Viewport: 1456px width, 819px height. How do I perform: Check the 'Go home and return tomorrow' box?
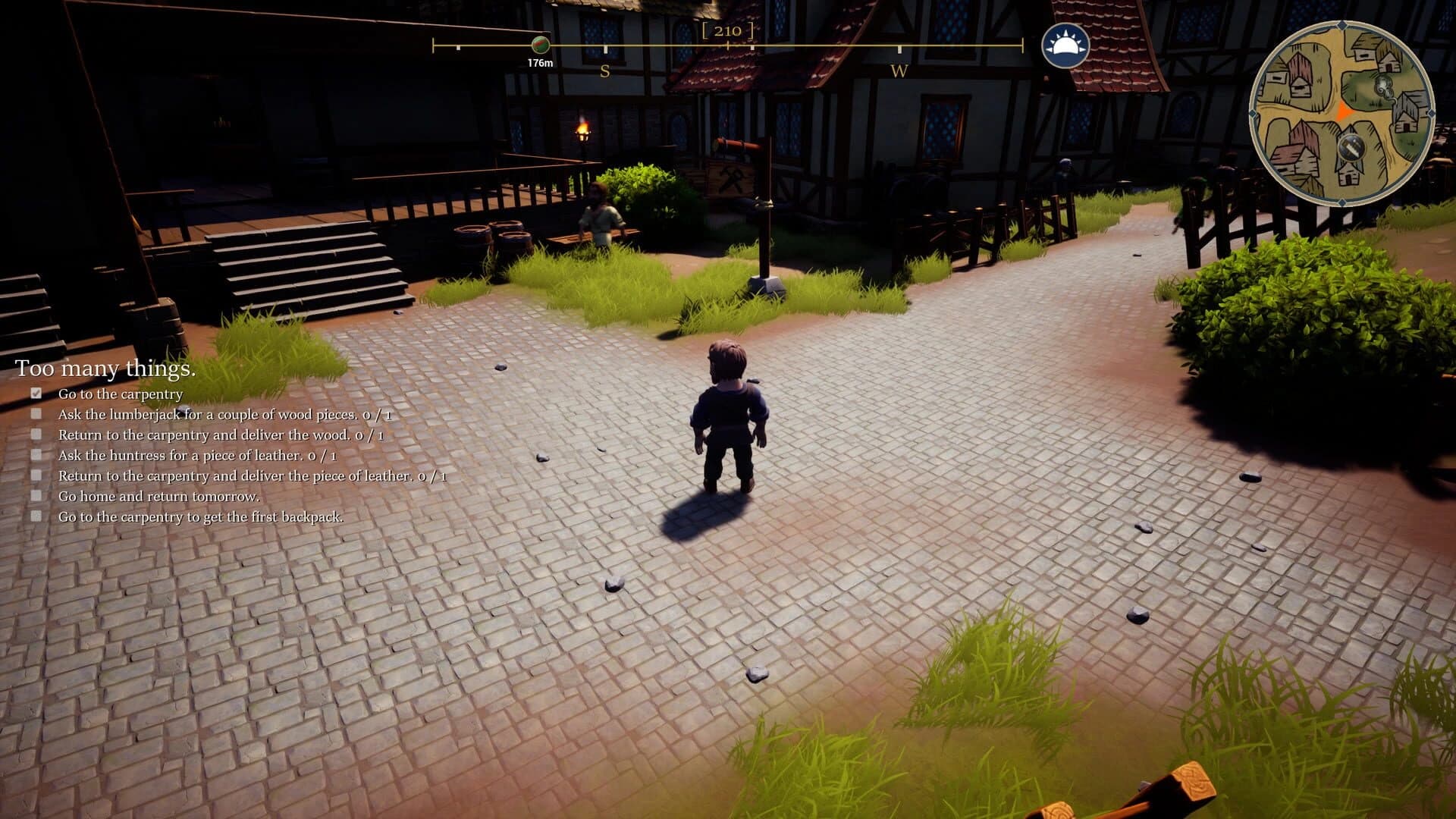pyautogui.click(x=36, y=494)
